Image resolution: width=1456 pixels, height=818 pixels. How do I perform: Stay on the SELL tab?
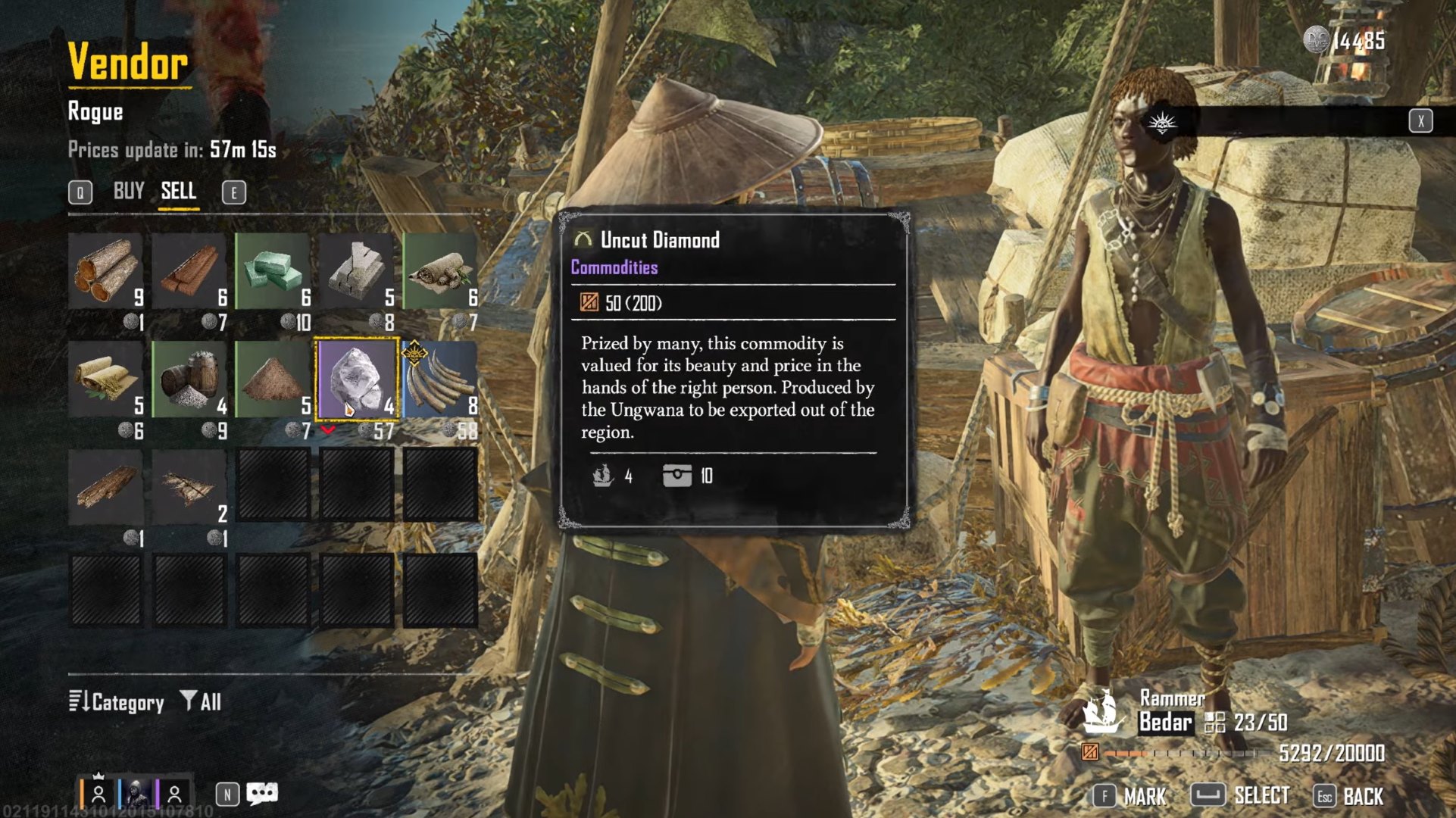(179, 191)
